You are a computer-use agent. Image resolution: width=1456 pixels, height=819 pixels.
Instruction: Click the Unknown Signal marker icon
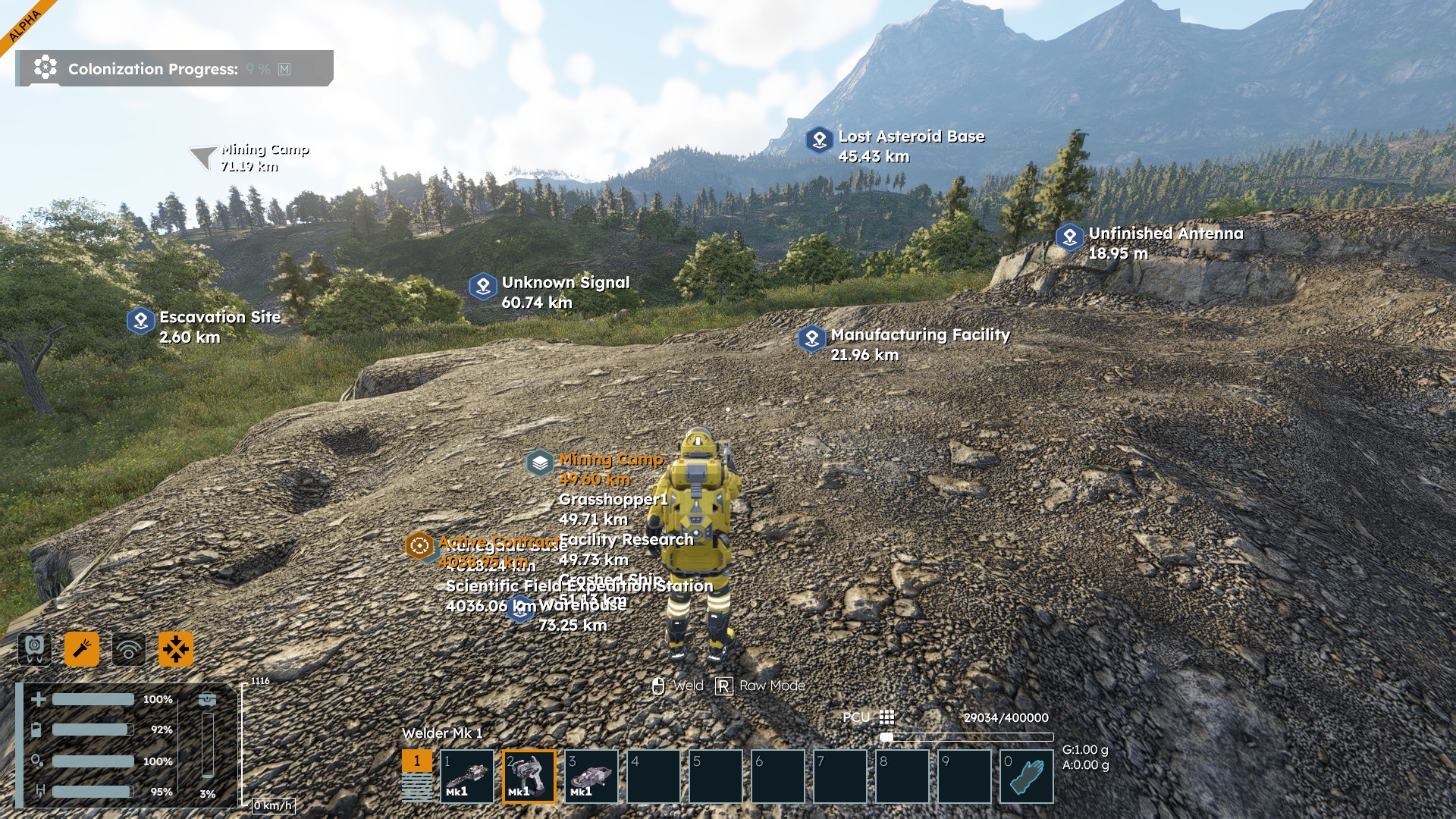tap(483, 287)
